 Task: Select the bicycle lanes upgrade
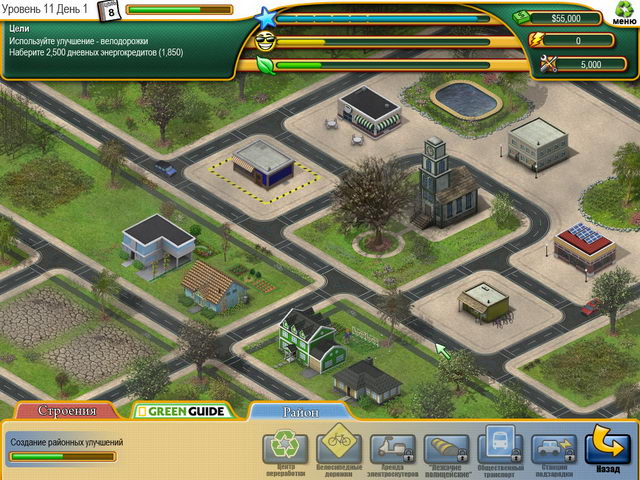click(338, 446)
